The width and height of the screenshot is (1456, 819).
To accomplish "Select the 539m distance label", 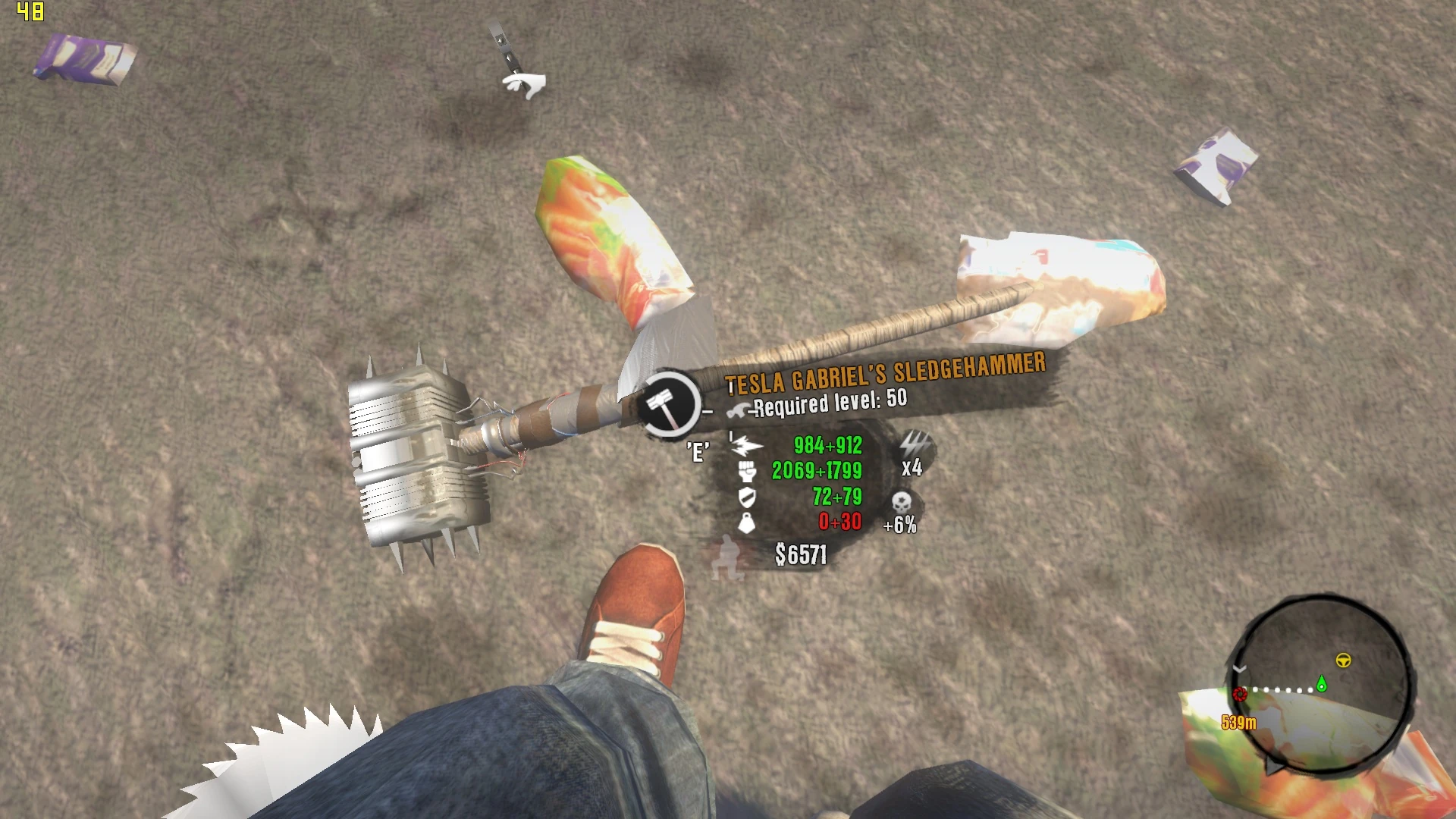I will 1239,723.
